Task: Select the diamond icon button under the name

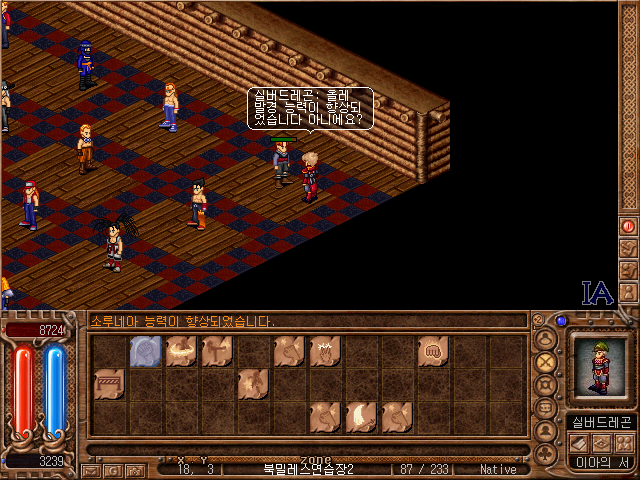Action: (601, 443)
